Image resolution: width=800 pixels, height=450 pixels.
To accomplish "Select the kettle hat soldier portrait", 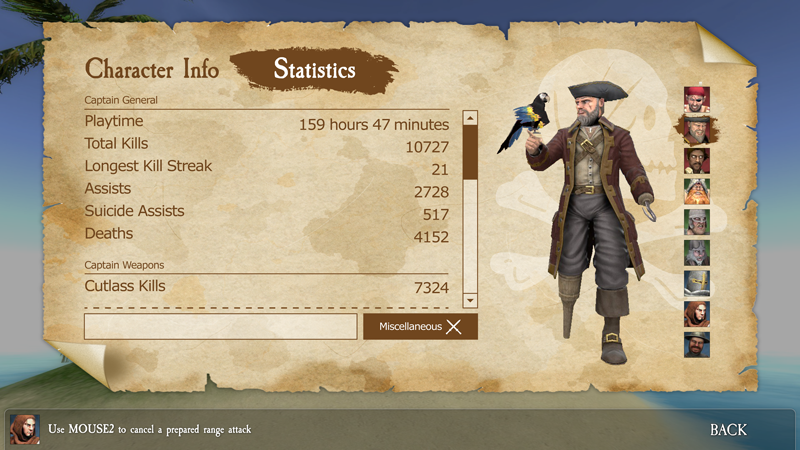I will (x=696, y=344).
